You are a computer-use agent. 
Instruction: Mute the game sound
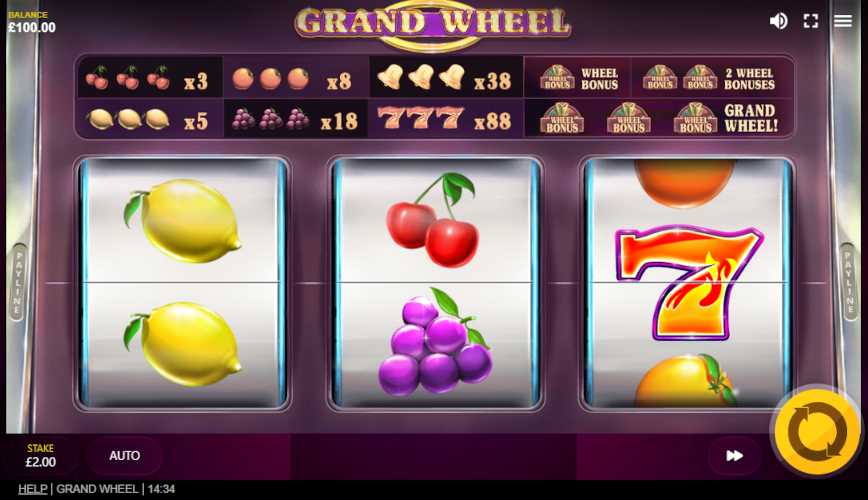tap(778, 21)
